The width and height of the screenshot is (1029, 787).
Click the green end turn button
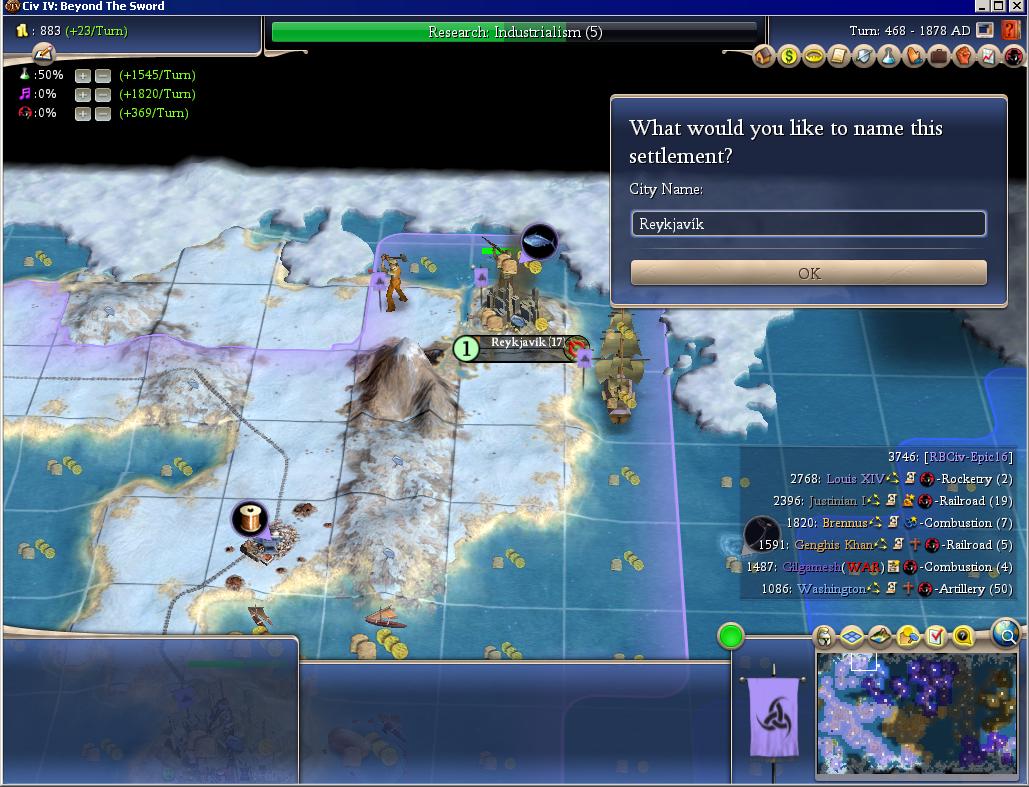[x=731, y=636]
